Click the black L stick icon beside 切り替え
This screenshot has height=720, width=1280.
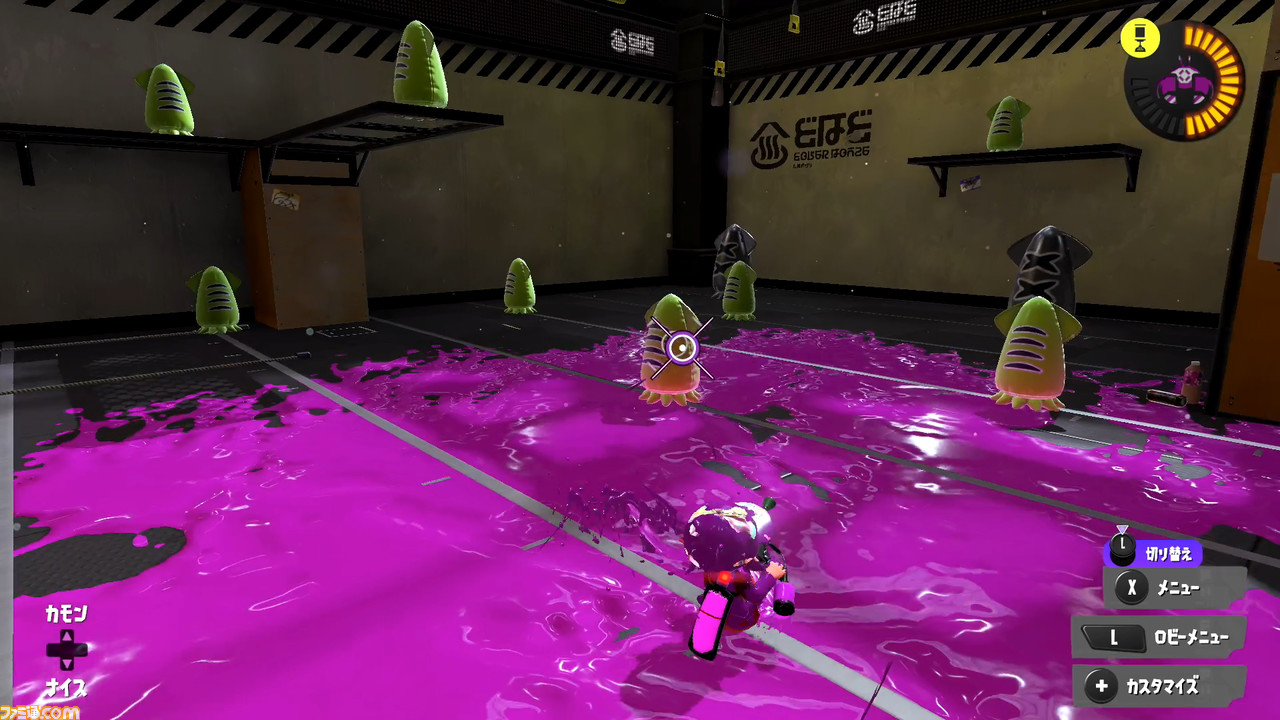pos(1123,550)
